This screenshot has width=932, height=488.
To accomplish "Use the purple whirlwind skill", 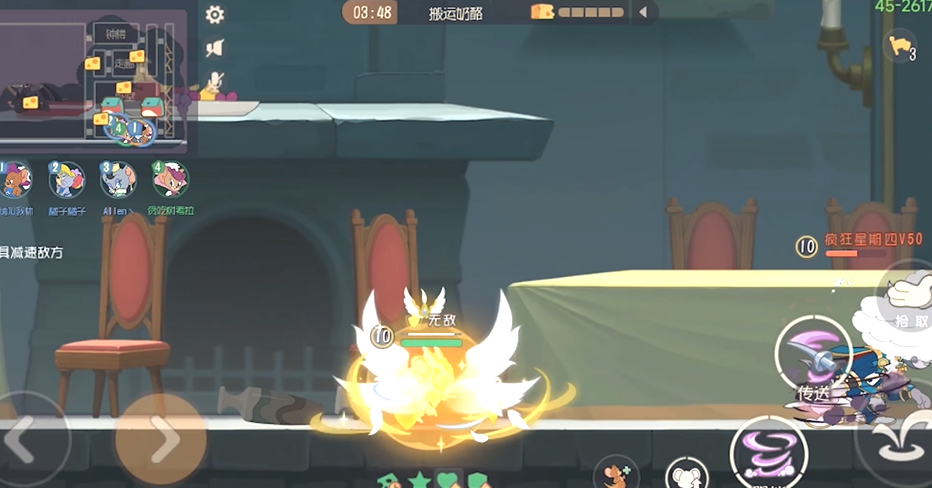I will 768,455.
